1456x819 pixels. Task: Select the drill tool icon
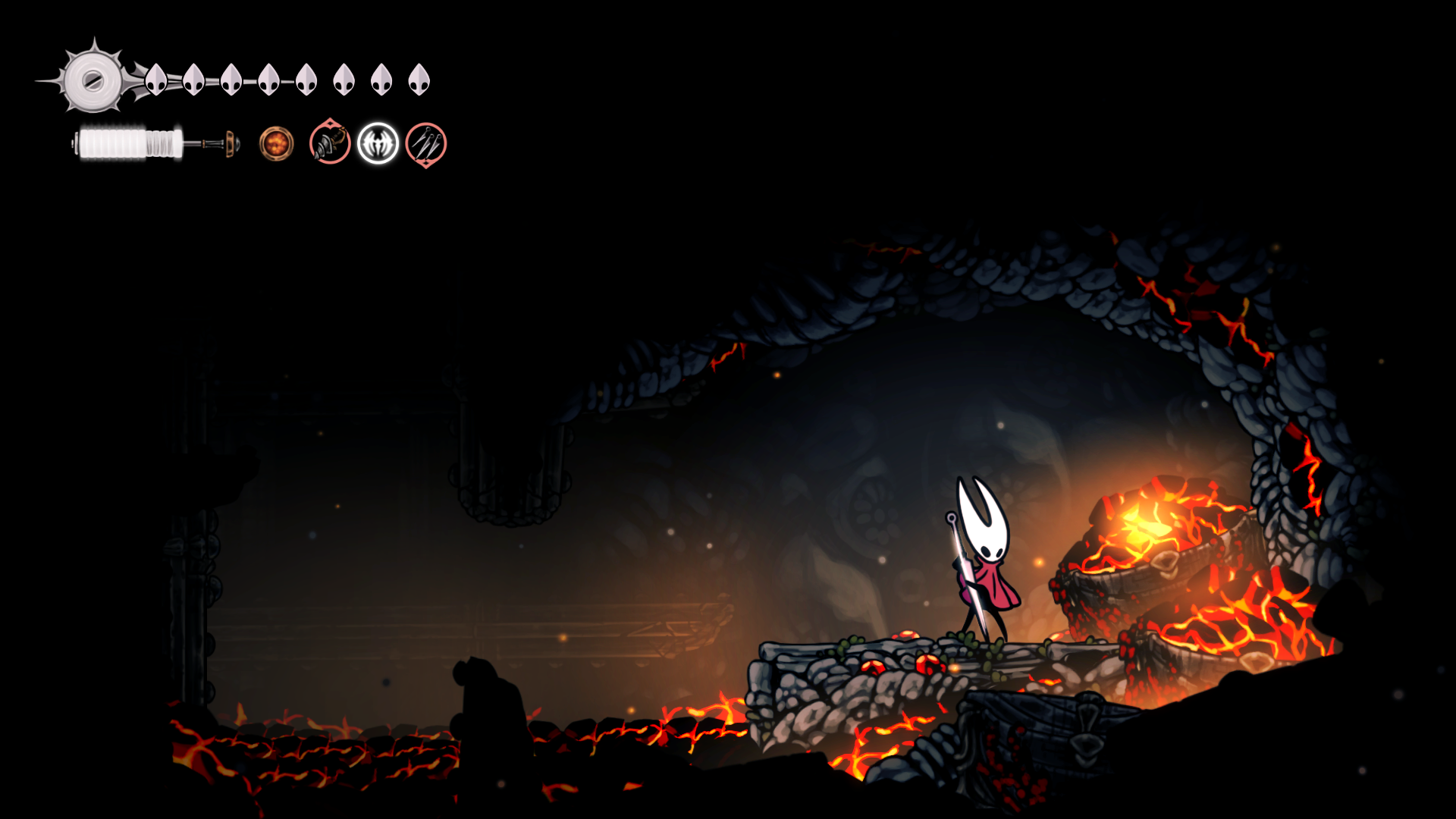click(x=330, y=143)
